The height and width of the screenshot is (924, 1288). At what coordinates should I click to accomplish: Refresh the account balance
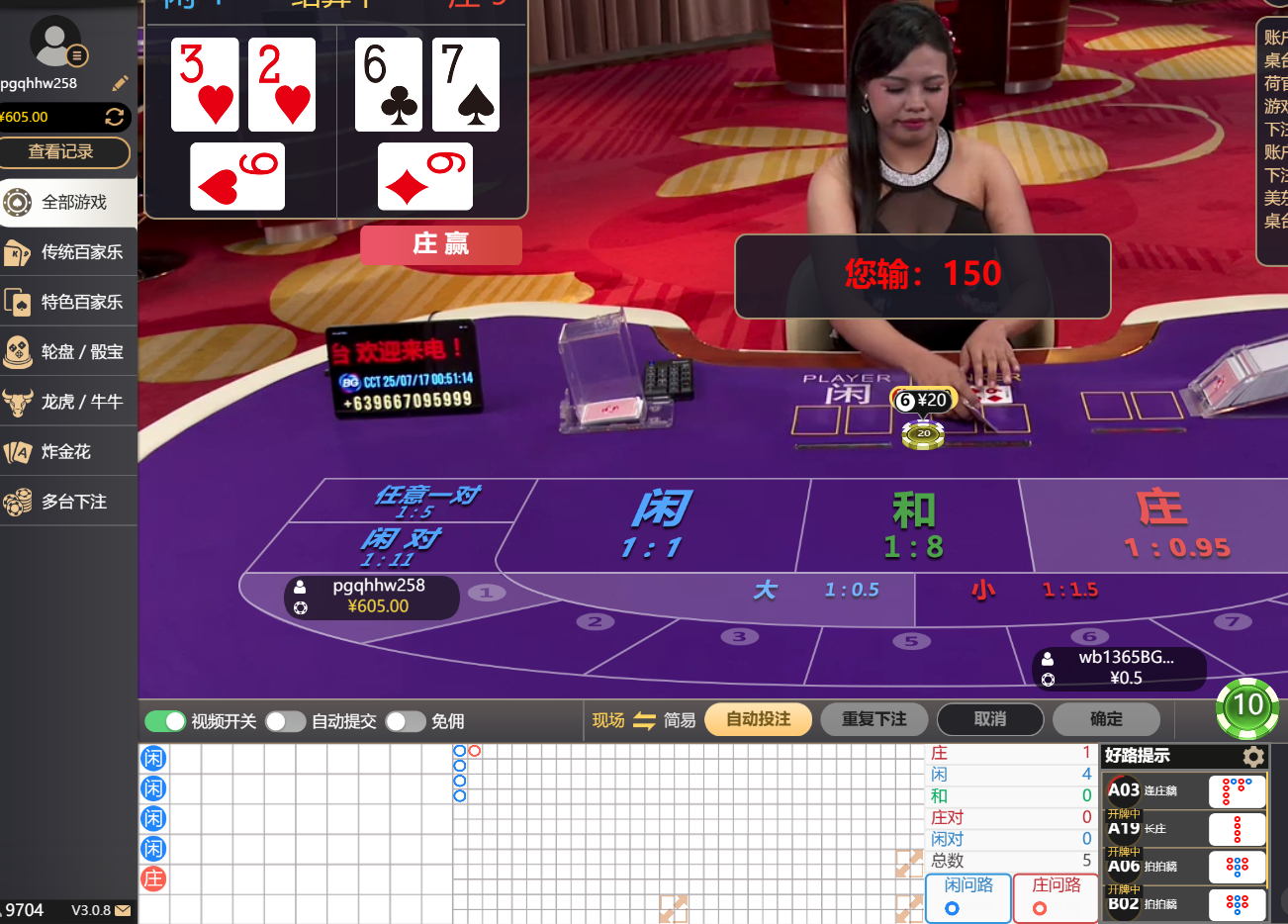[115, 117]
